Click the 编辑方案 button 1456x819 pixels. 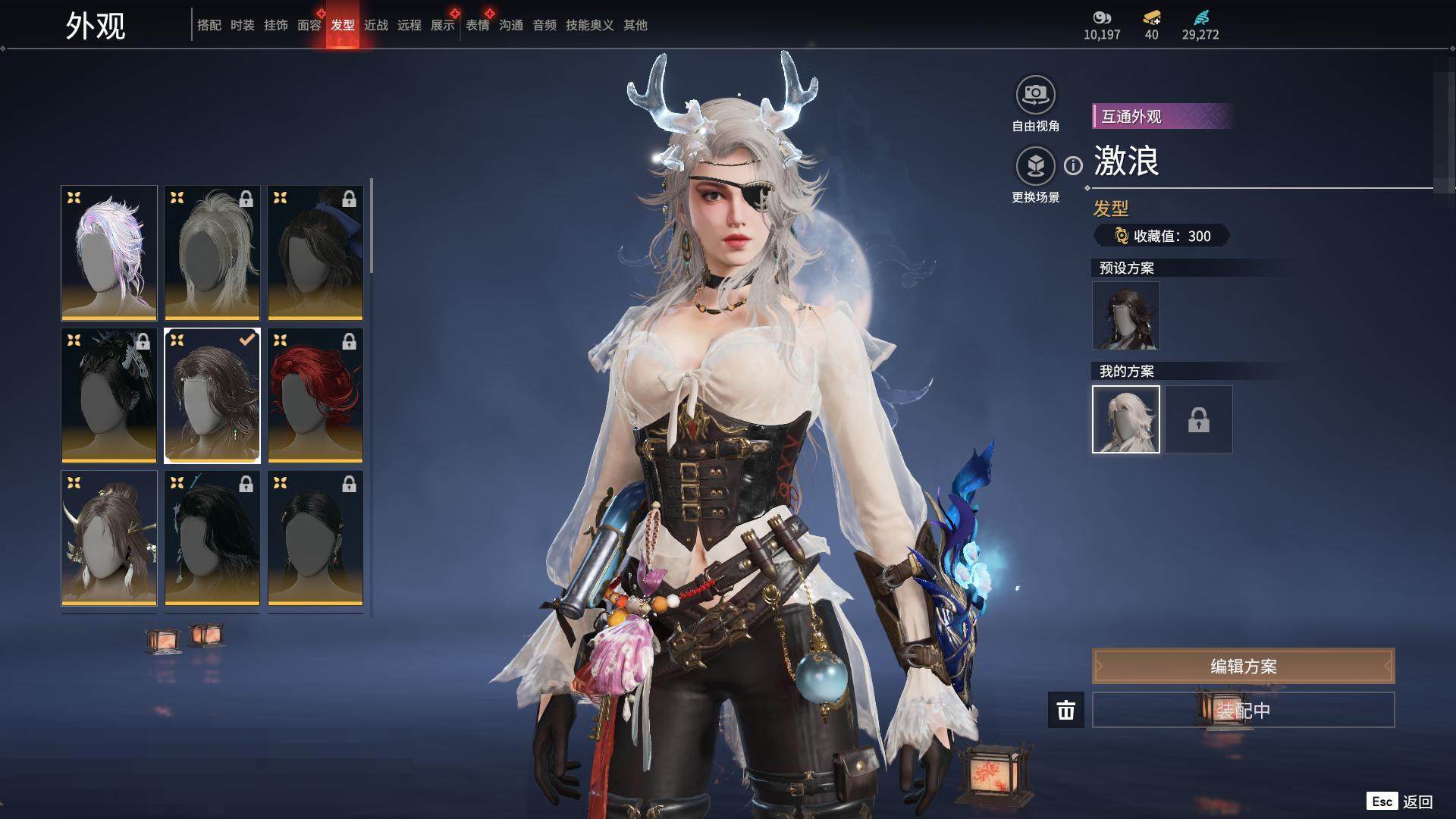[x=1243, y=667]
